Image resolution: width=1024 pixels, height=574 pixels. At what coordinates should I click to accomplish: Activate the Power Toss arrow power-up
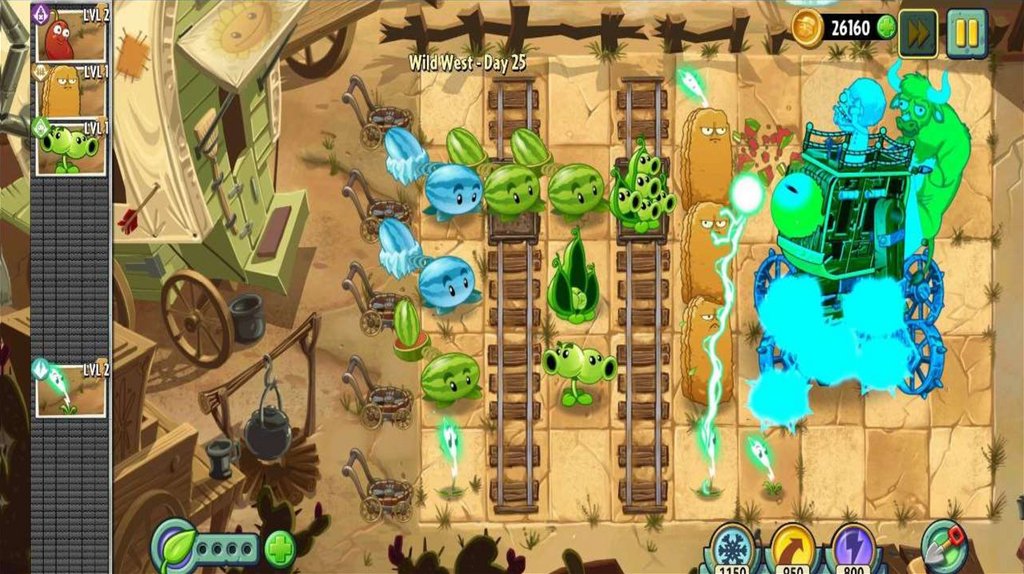click(795, 550)
